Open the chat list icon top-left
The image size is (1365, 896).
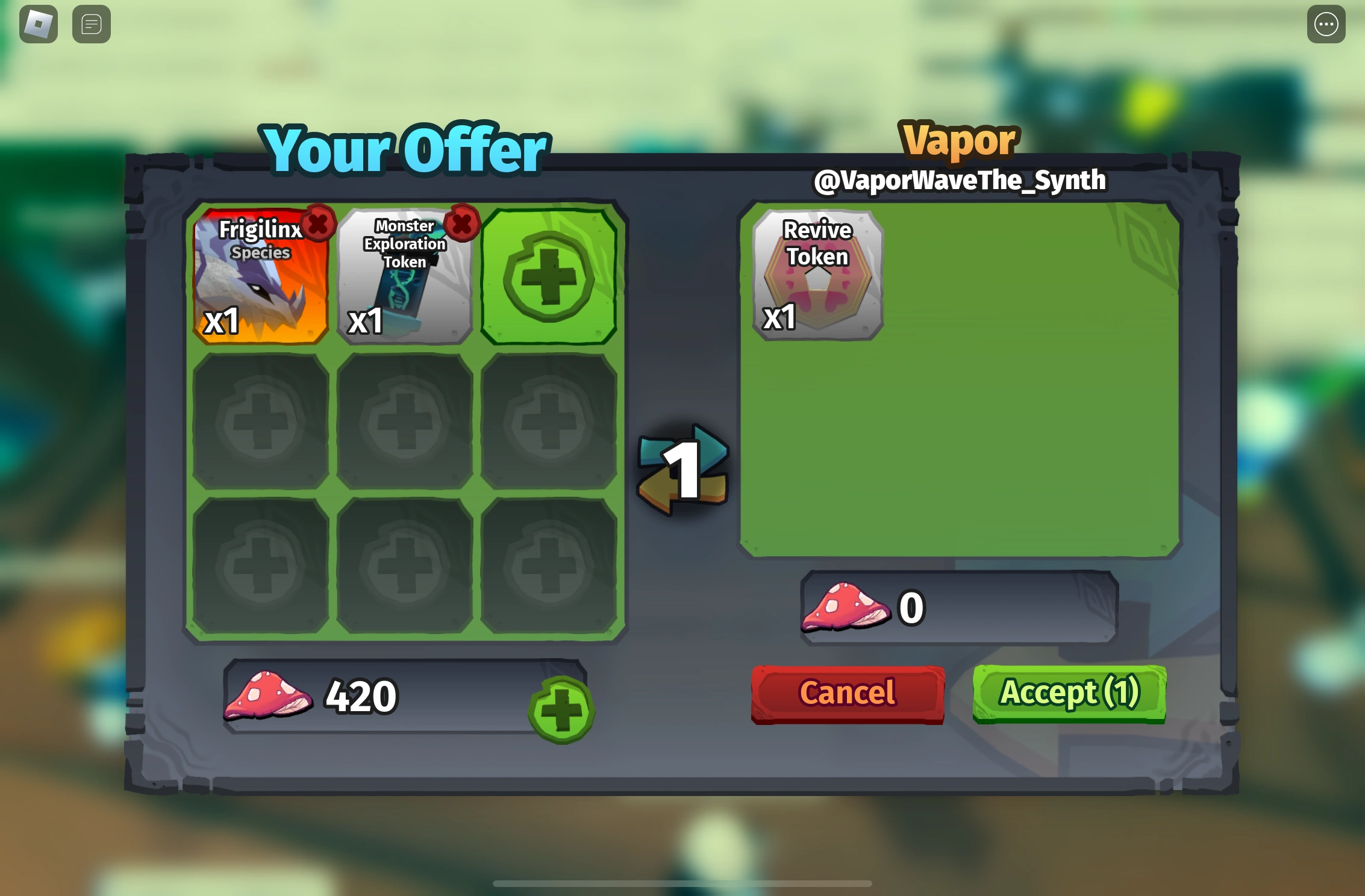click(91, 23)
